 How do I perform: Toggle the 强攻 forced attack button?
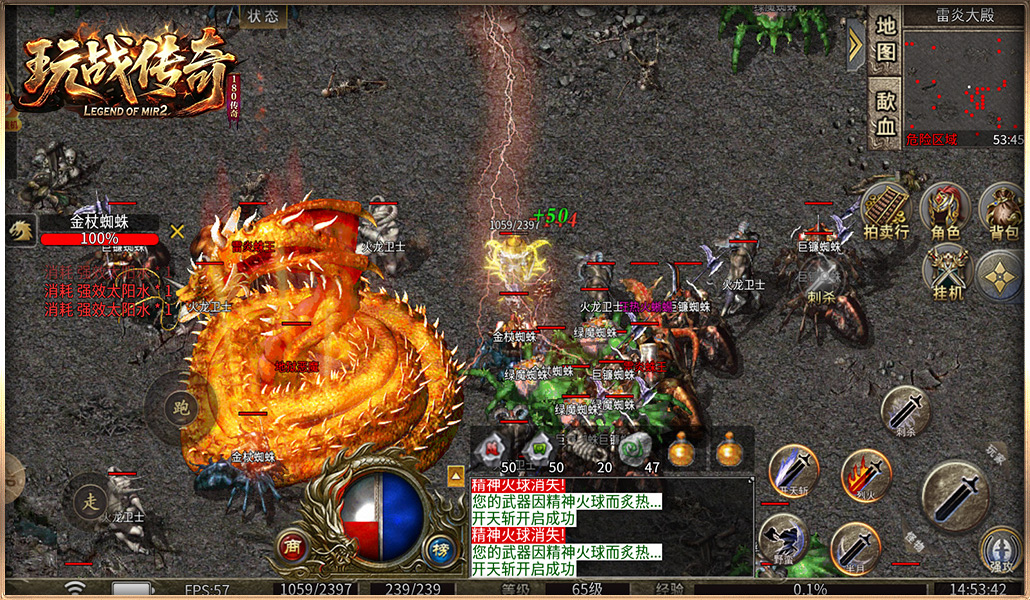pos(1001,551)
